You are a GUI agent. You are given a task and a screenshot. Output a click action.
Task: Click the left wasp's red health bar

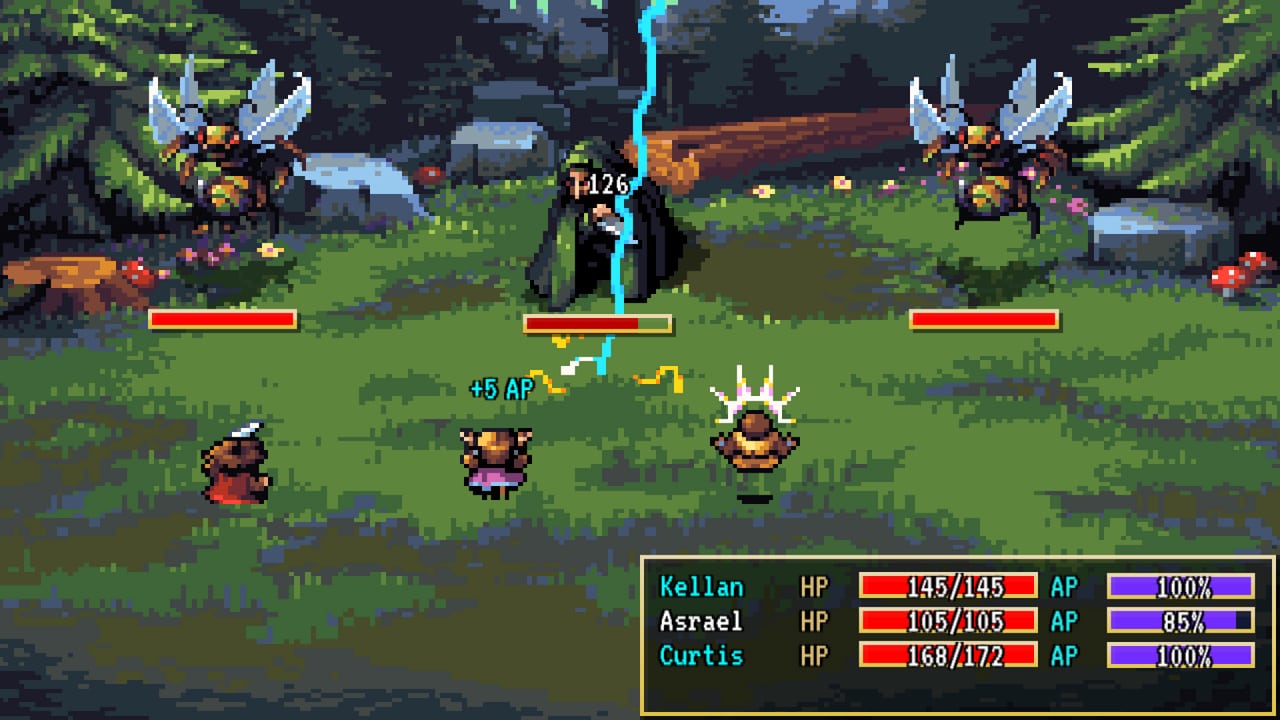pyautogui.click(x=222, y=320)
